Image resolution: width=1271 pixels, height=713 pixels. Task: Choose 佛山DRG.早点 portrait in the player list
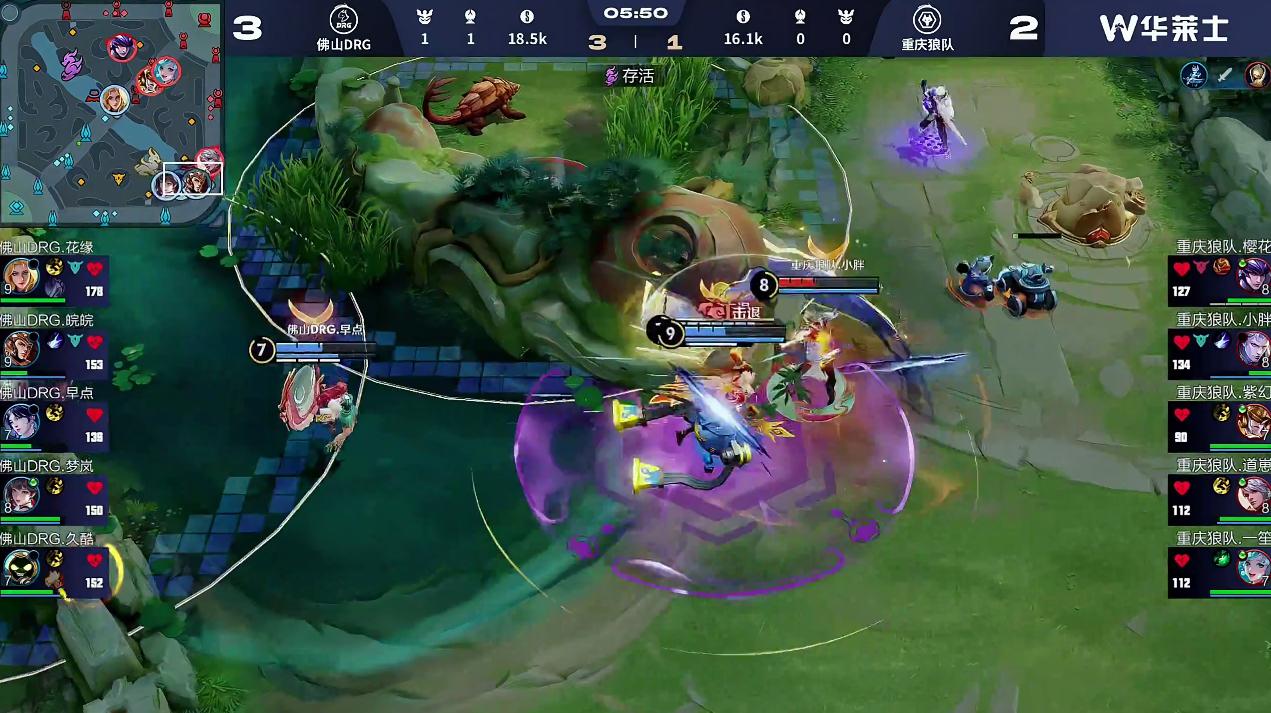[x=20, y=420]
